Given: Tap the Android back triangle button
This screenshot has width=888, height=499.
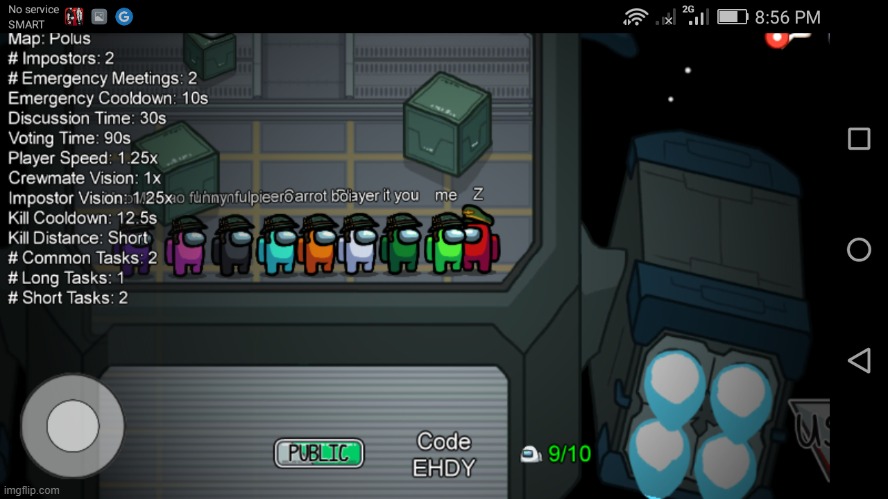Looking at the screenshot, I should click(x=858, y=360).
